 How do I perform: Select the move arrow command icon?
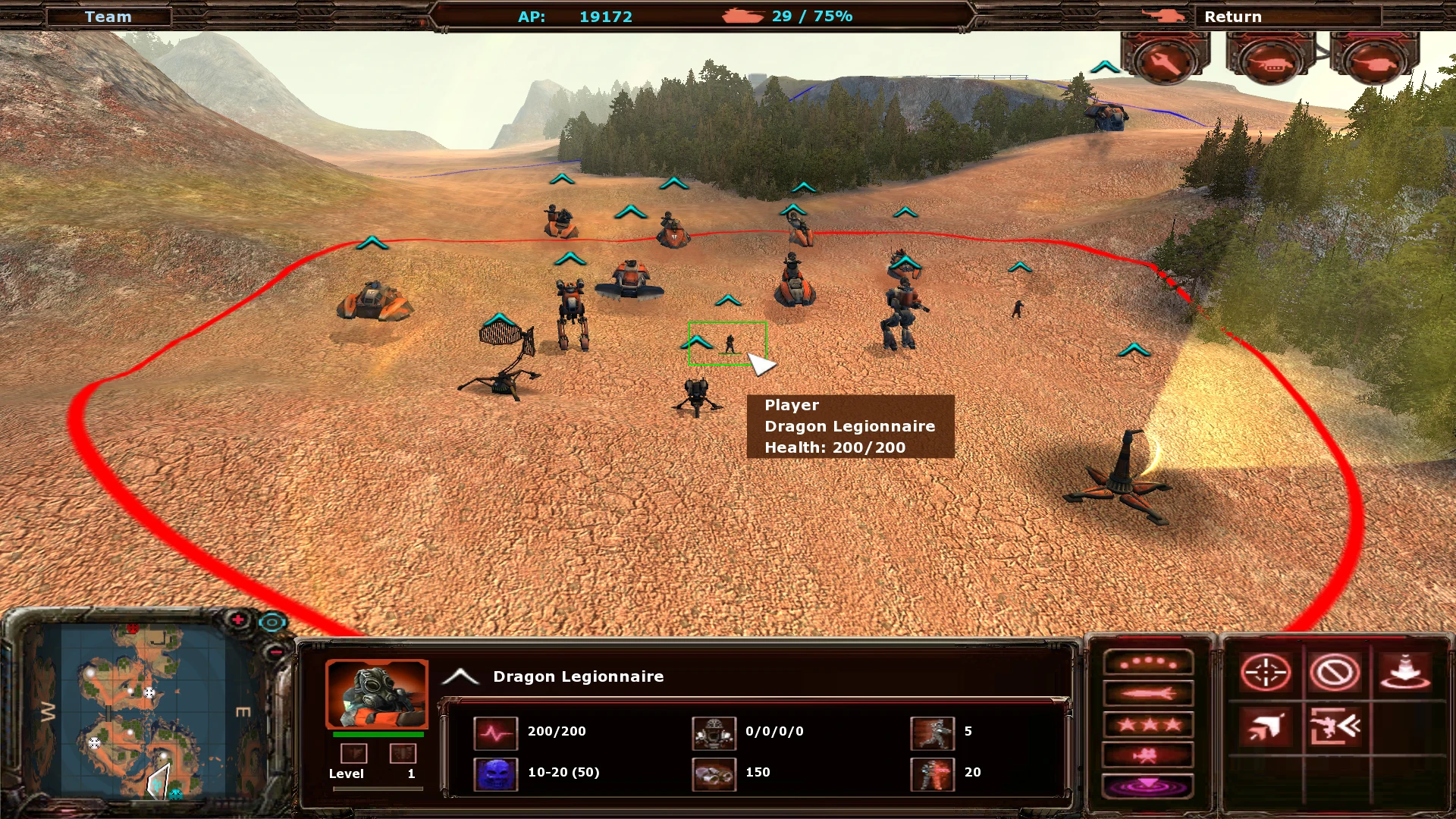tap(1264, 728)
